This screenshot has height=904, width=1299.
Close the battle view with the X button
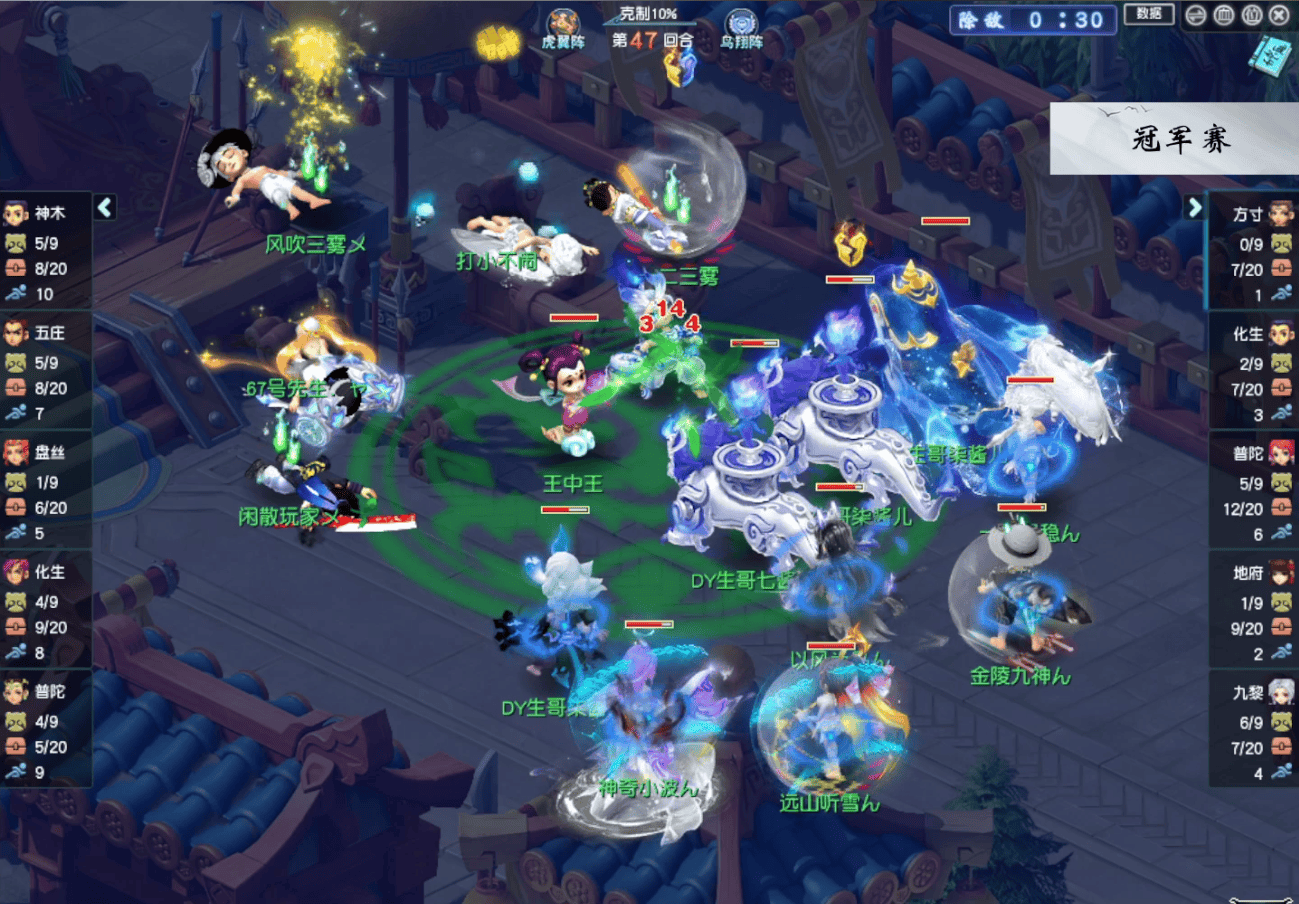(x=1278, y=15)
